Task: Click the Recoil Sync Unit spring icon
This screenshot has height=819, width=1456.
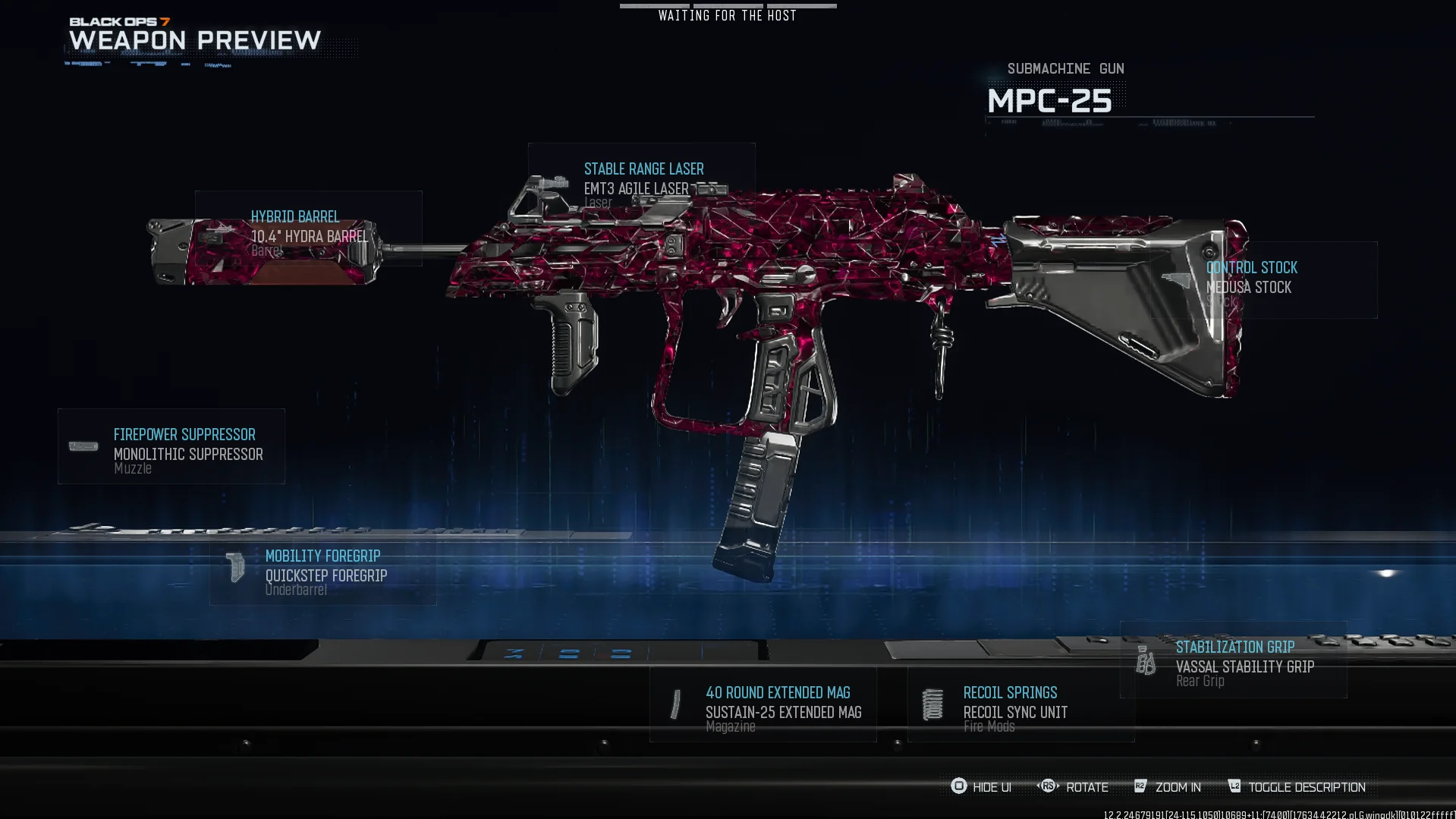Action: coord(932,704)
